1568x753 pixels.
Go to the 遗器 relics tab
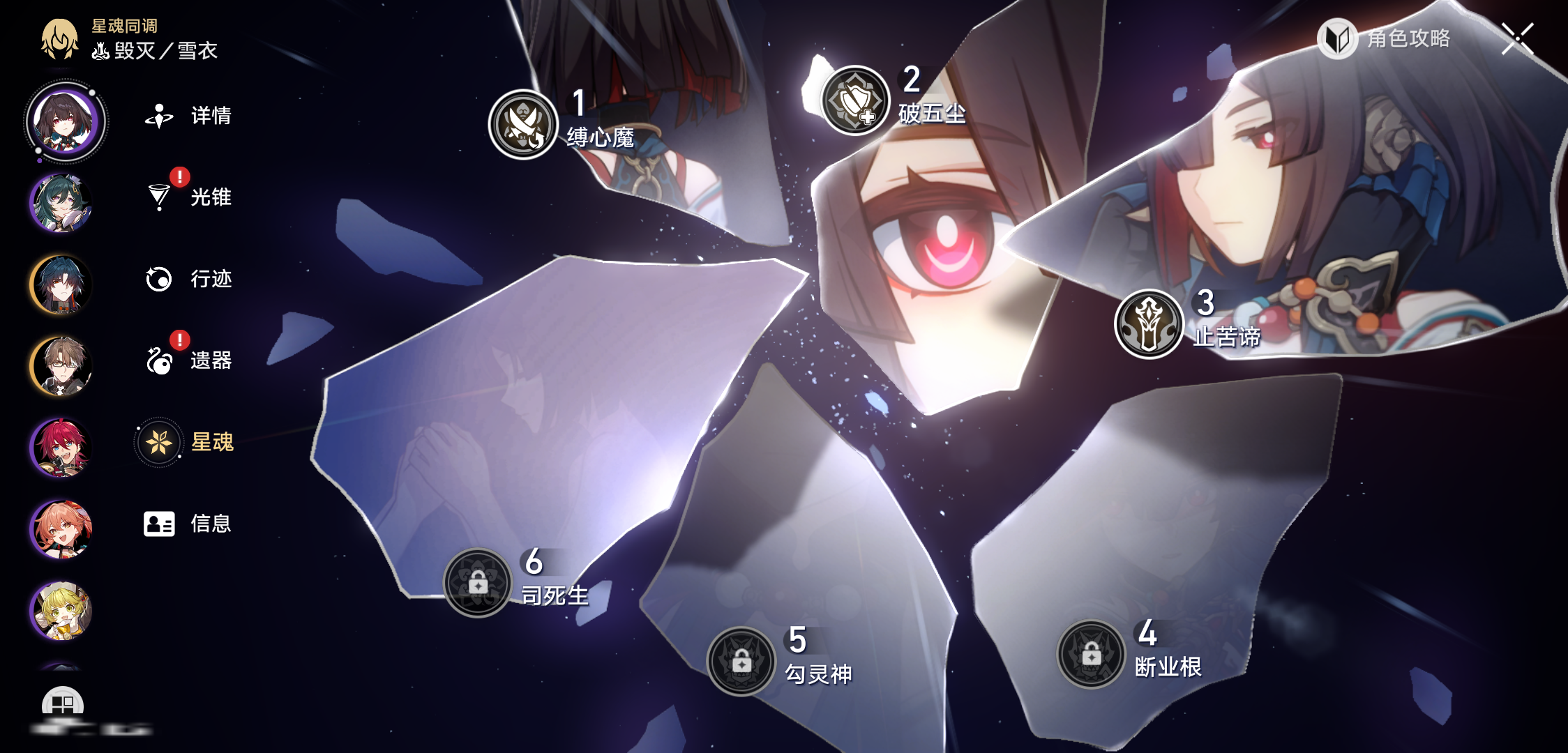188,360
